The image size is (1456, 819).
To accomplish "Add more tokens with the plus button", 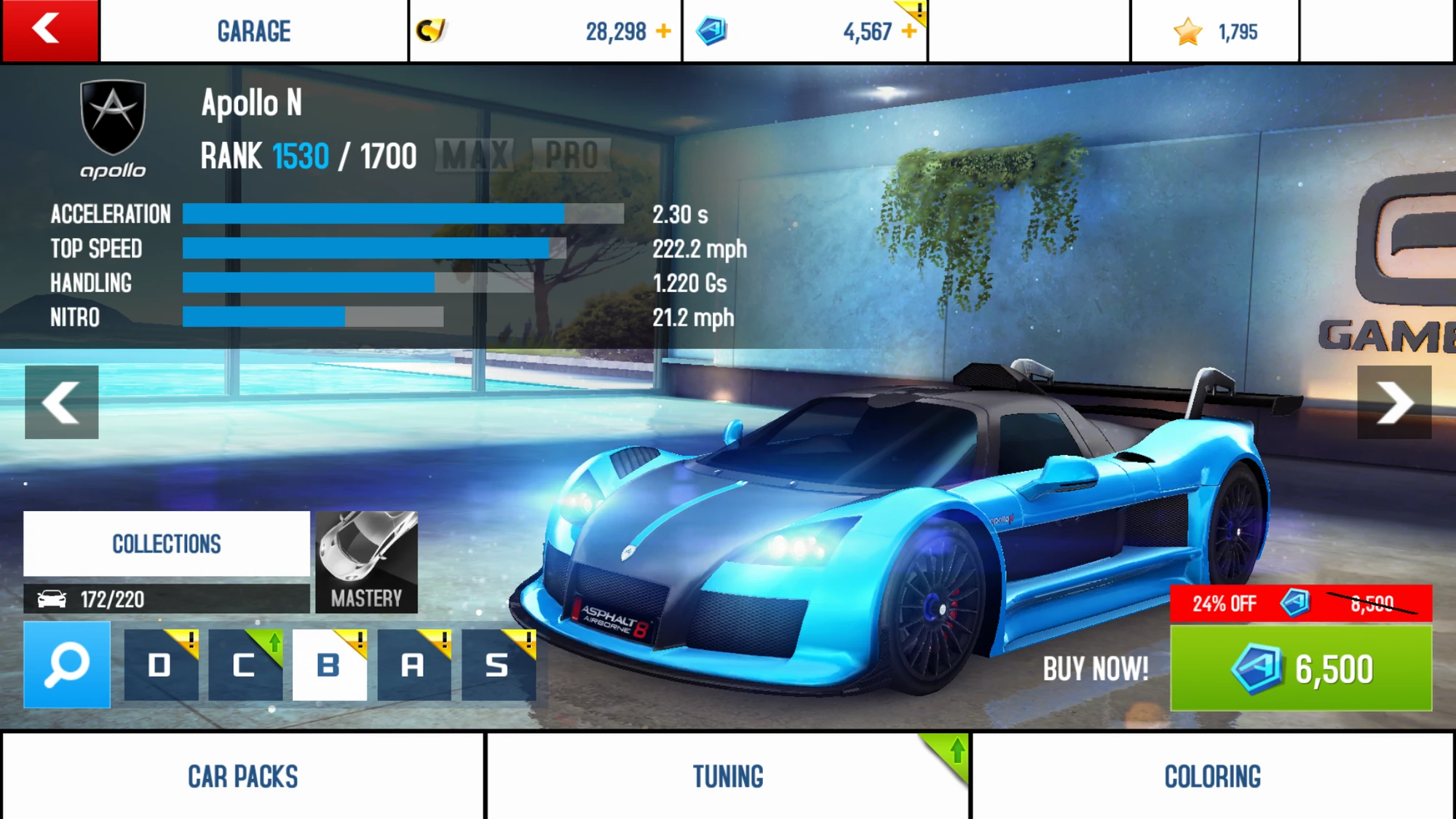I will 909,31.
